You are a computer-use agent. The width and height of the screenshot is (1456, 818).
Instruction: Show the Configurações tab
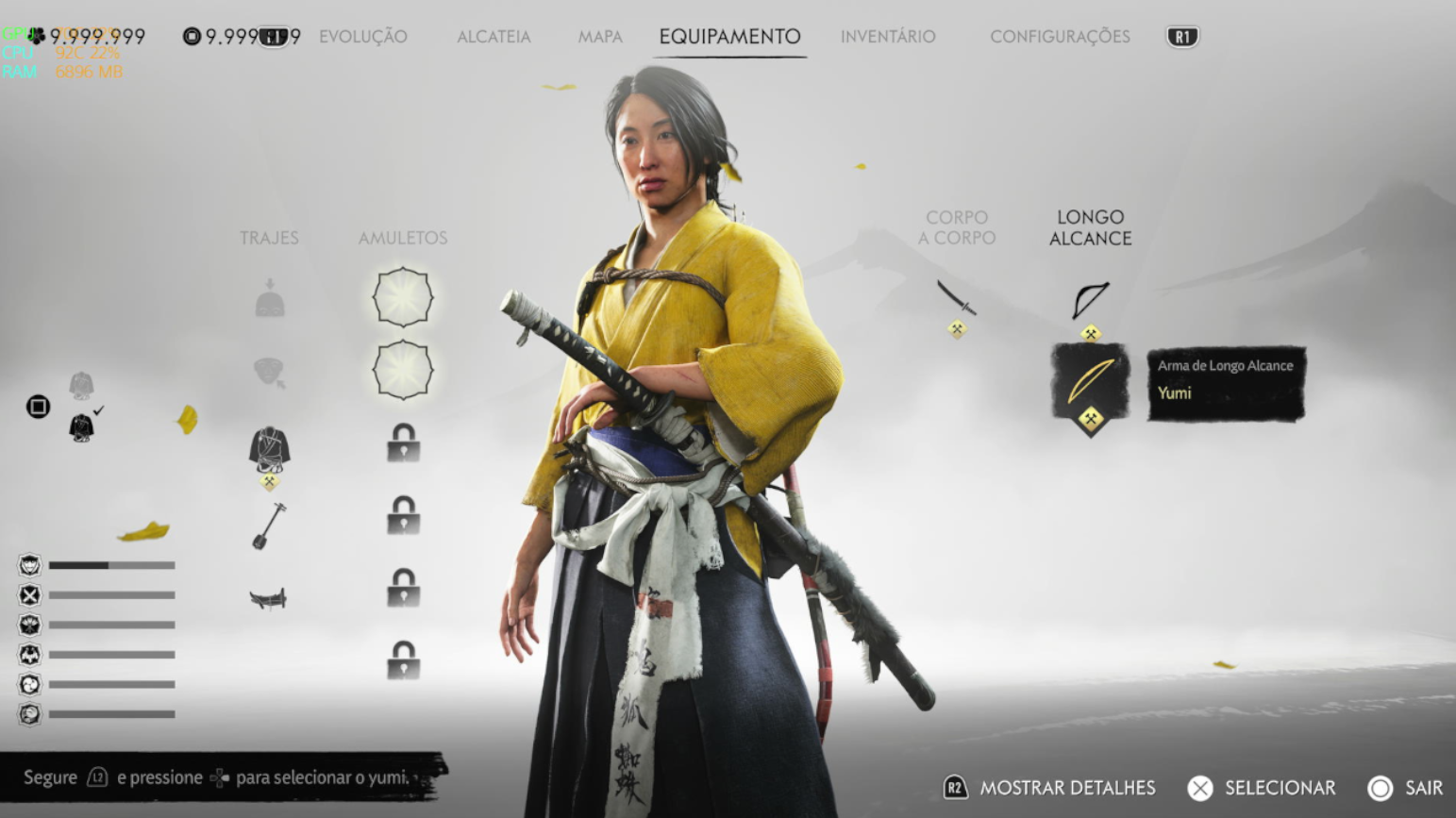1060,37
